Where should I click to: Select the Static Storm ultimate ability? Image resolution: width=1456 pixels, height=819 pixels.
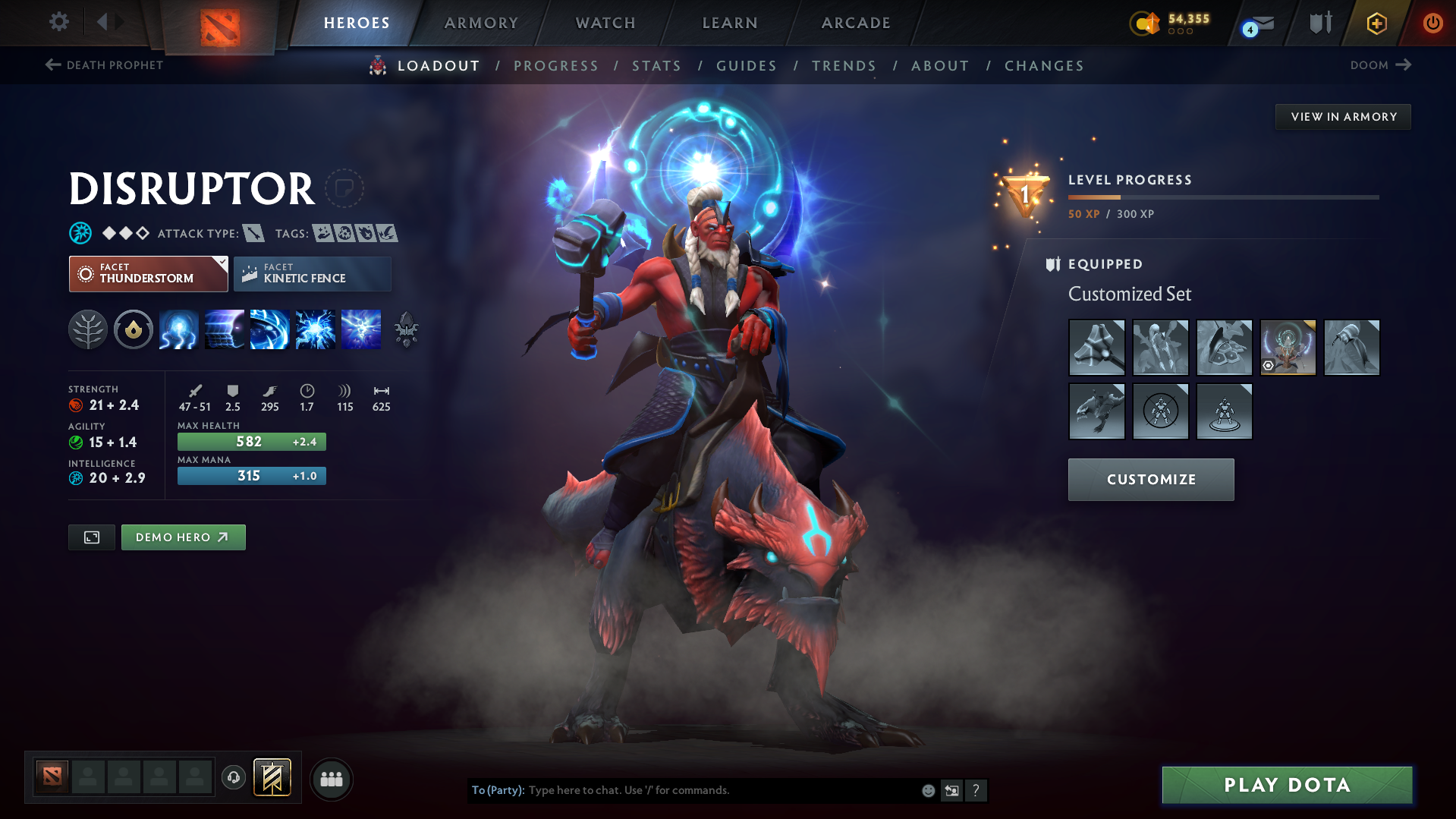[360, 329]
